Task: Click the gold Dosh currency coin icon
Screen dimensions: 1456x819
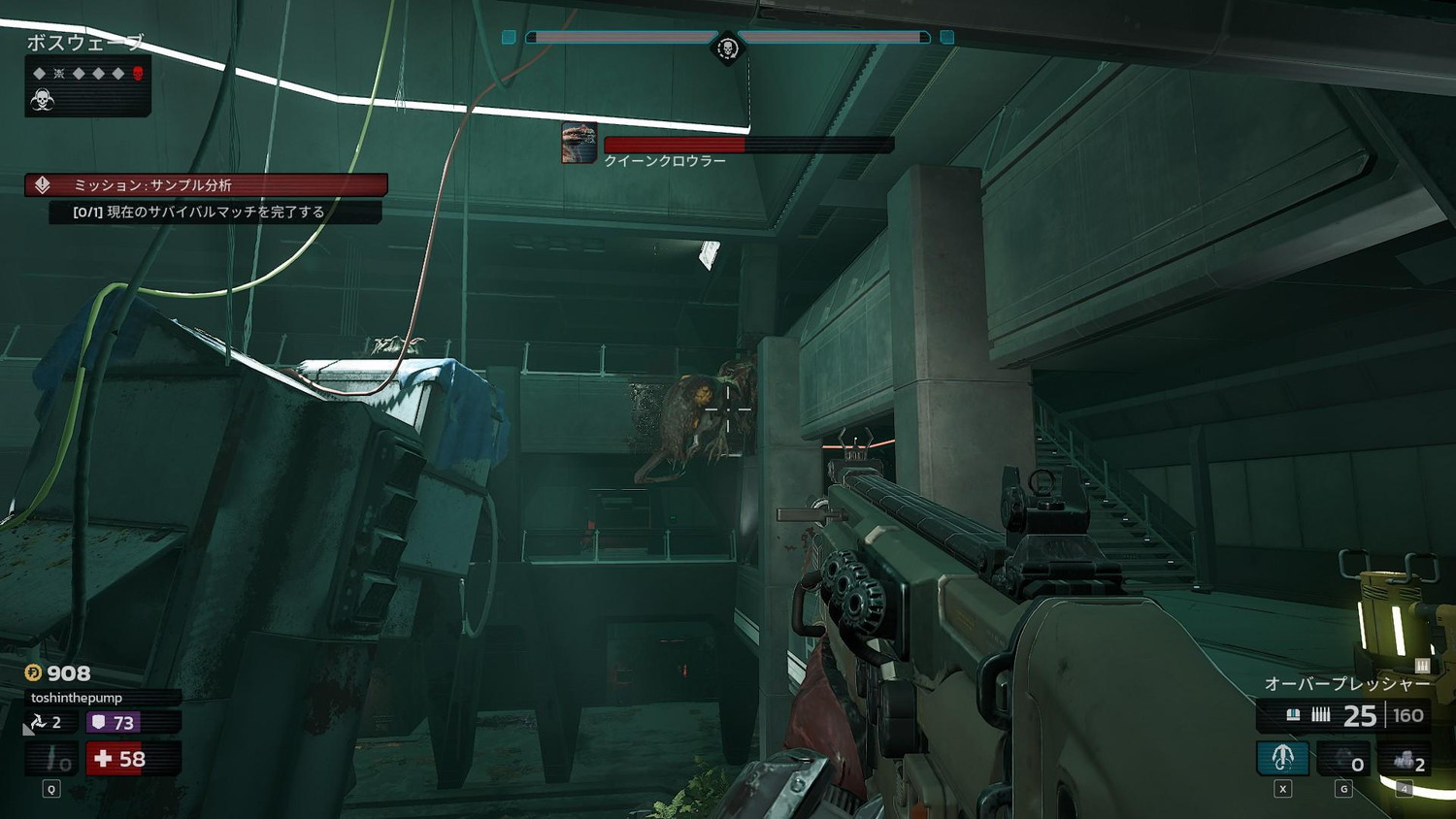Action: [33, 672]
